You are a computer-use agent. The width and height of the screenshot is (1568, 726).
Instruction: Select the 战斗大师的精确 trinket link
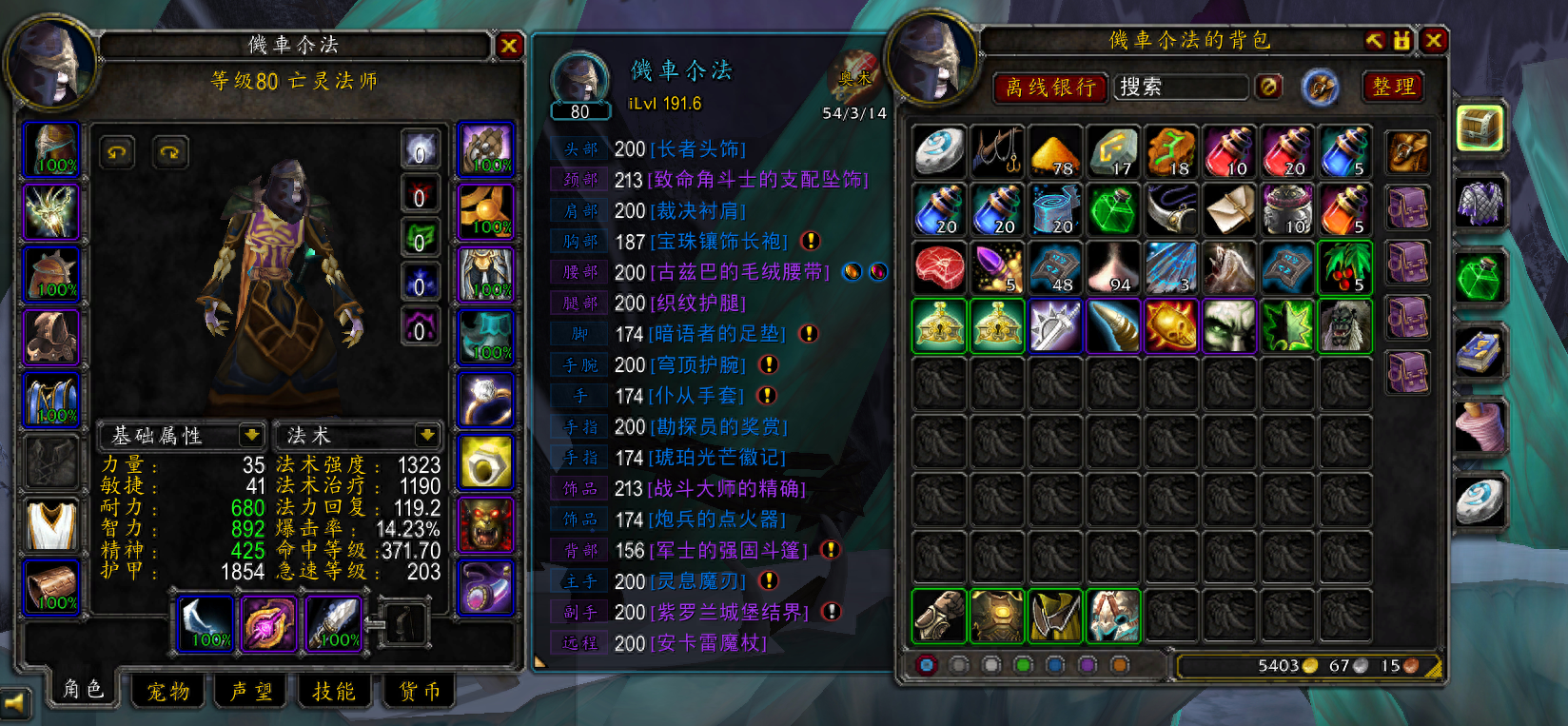point(727,489)
